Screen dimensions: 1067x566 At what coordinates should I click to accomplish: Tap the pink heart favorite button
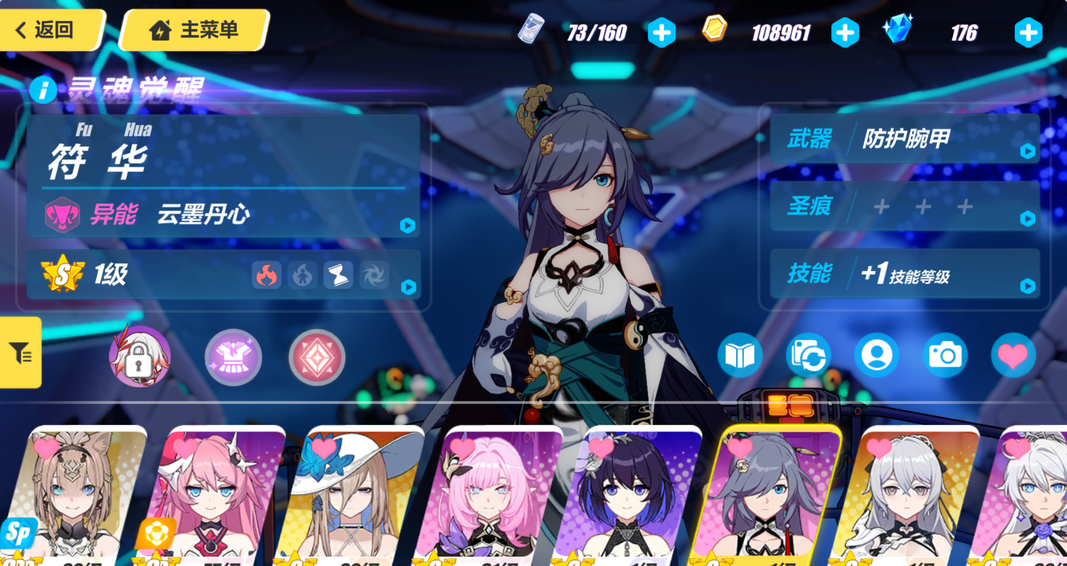point(1013,355)
